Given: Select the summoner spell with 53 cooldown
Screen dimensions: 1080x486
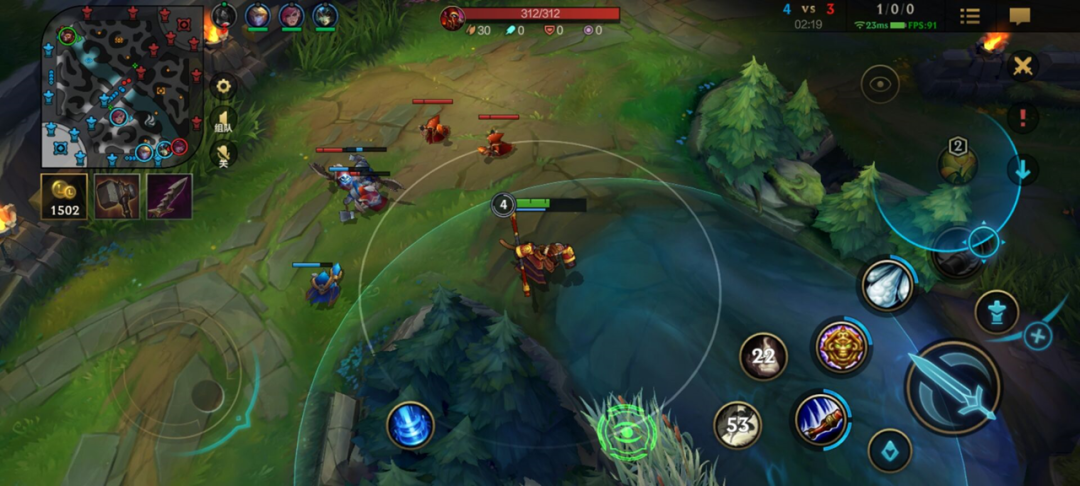Looking at the screenshot, I should pyautogui.click(x=737, y=425).
